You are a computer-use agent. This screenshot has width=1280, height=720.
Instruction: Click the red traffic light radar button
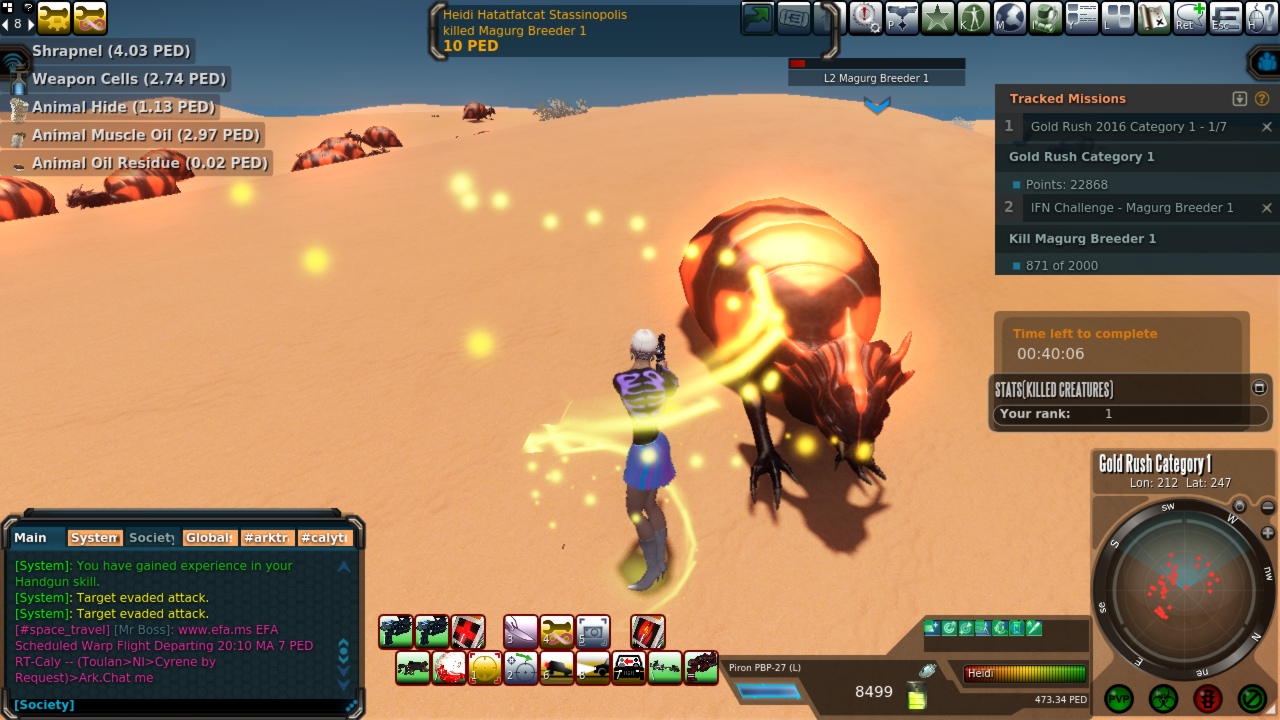click(x=1208, y=698)
